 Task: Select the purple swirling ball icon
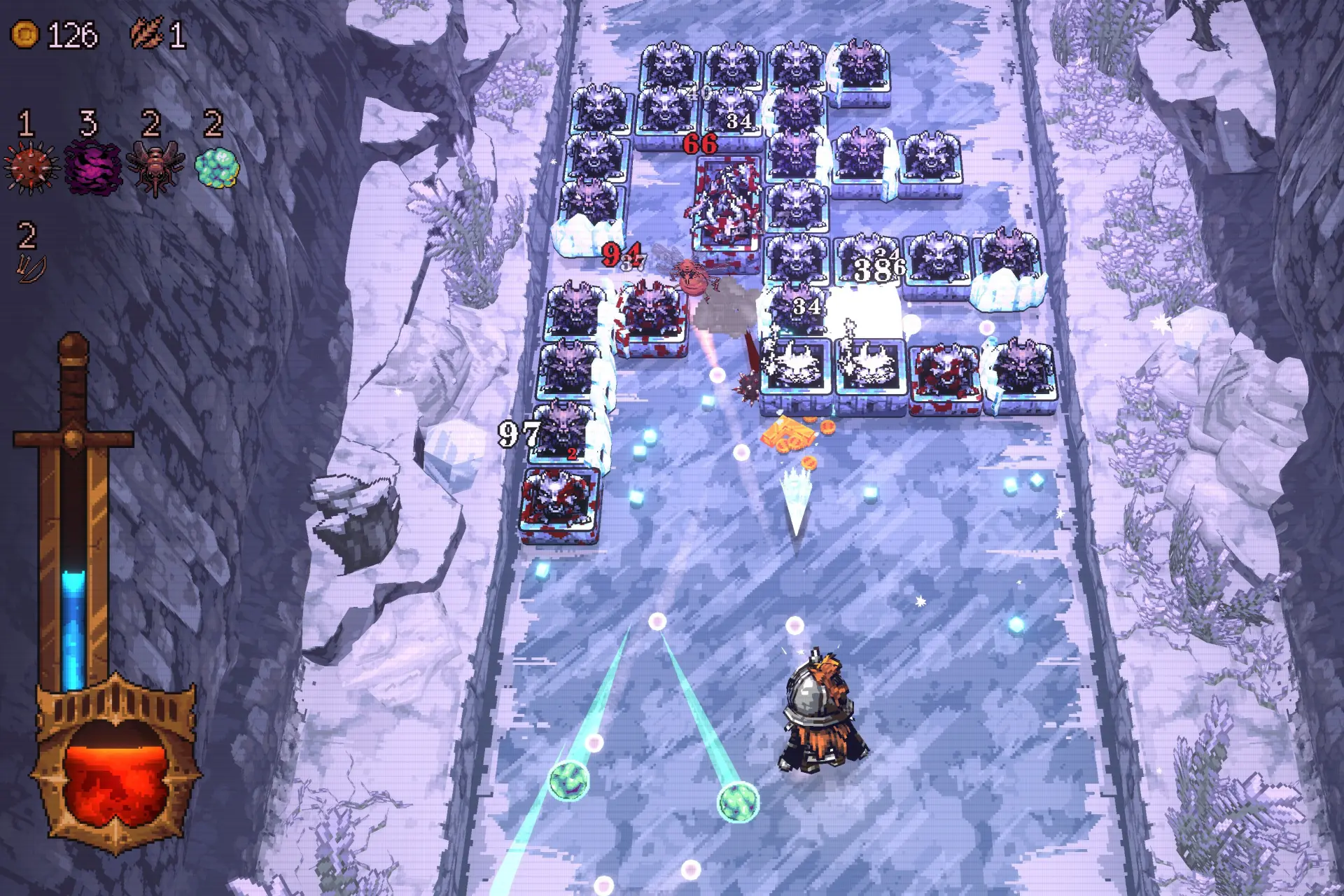click(x=93, y=168)
